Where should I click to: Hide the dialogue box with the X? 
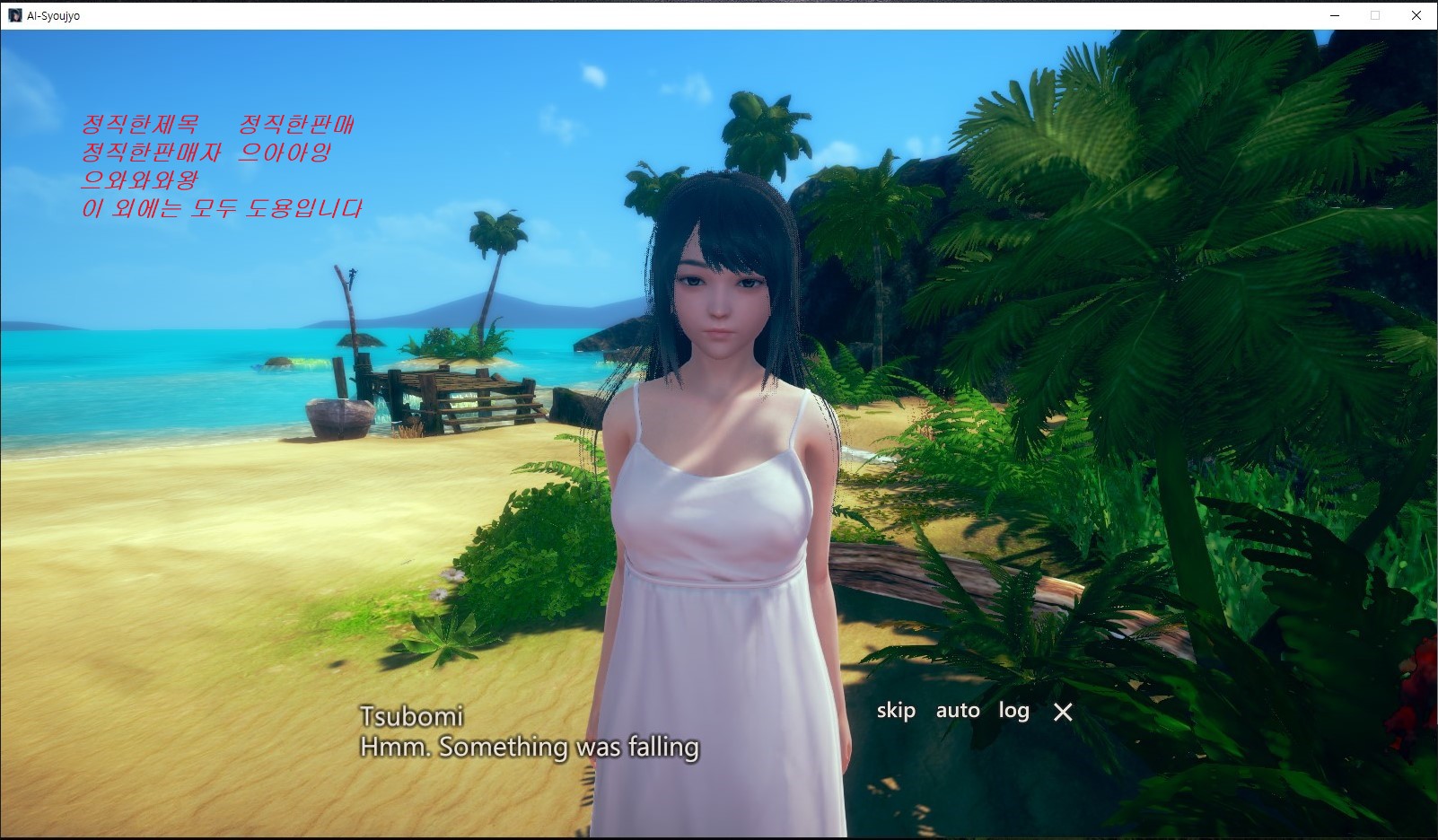click(1063, 713)
